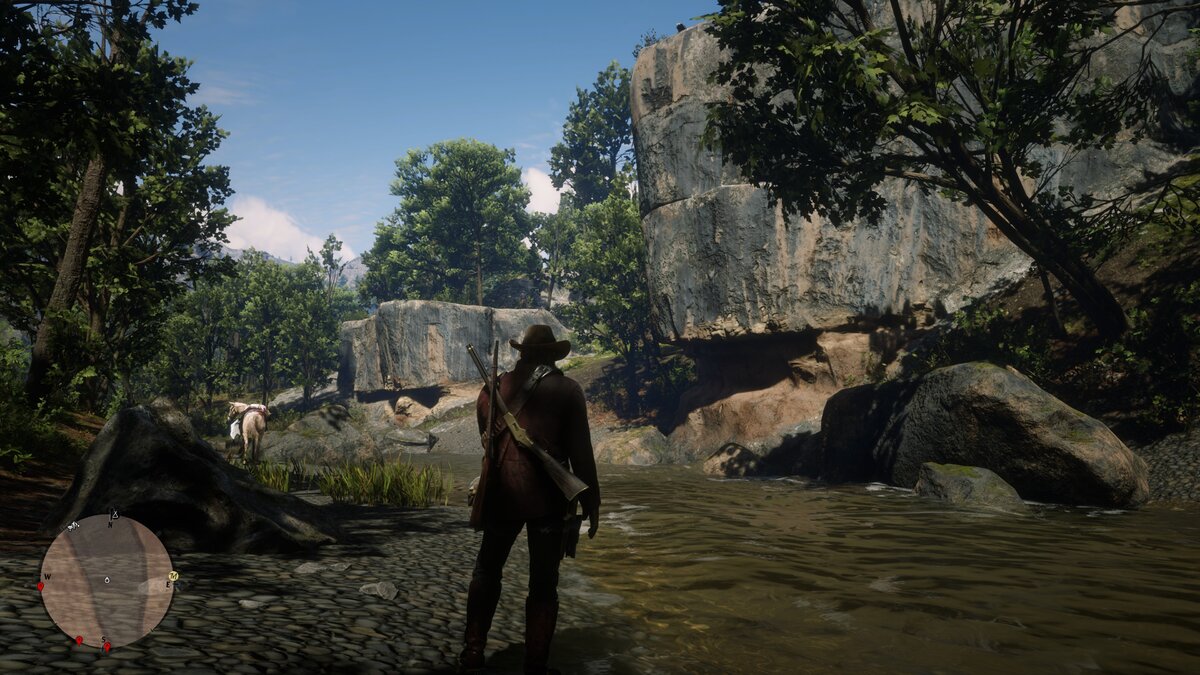The width and height of the screenshot is (1200, 675).
Task: Open the circular minimap
Action: 107,581
